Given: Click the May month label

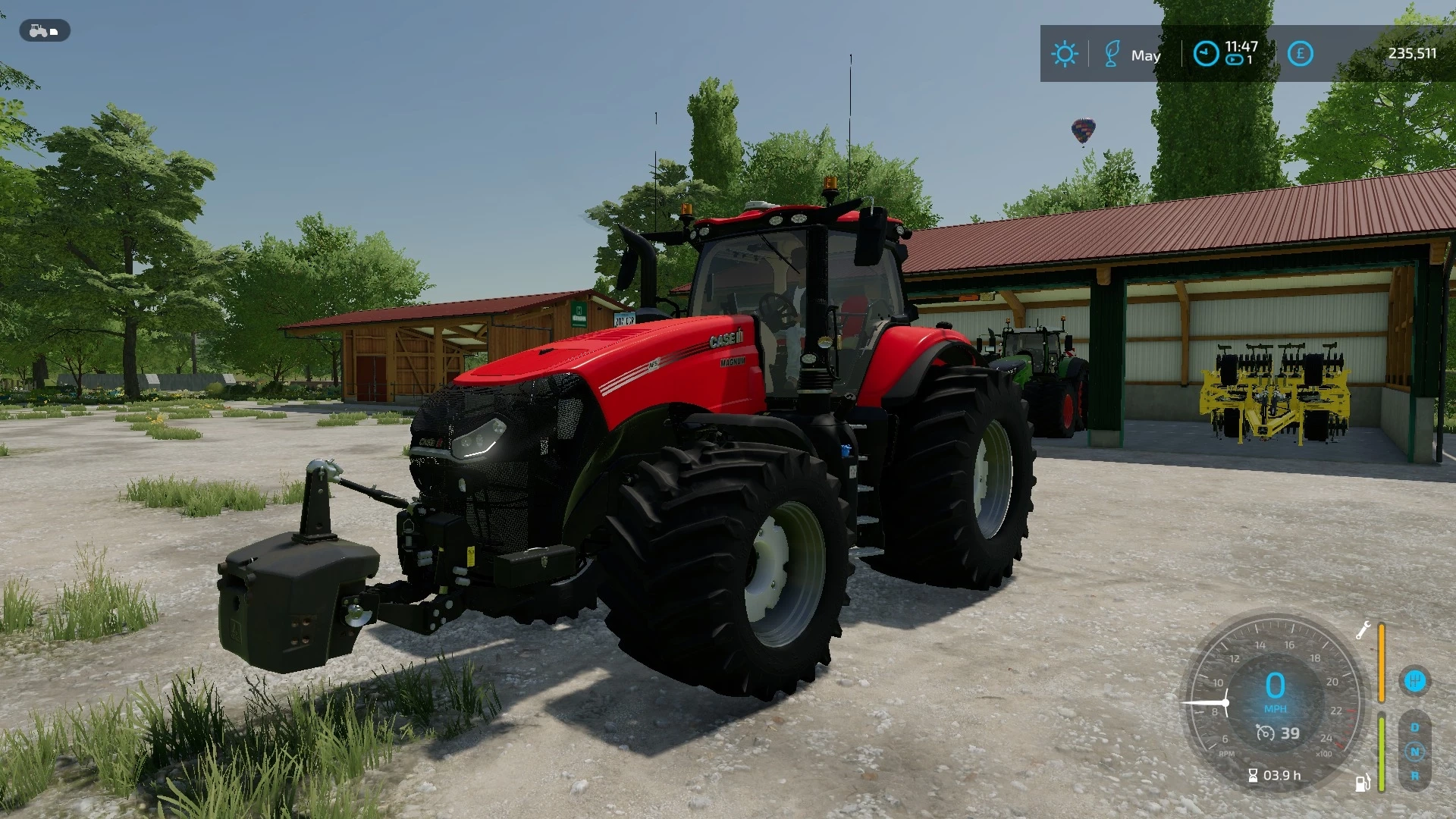Looking at the screenshot, I should pos(1146,55).
